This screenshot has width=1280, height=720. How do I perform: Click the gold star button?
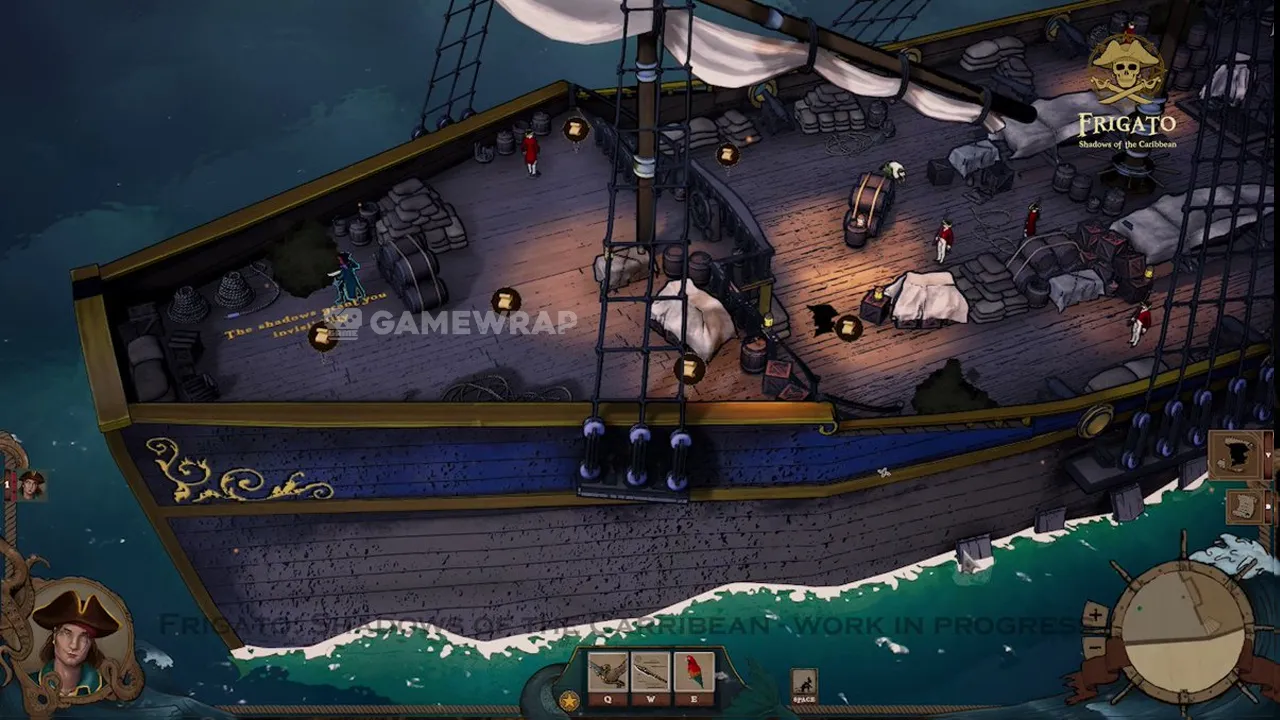tap(569, 700)
